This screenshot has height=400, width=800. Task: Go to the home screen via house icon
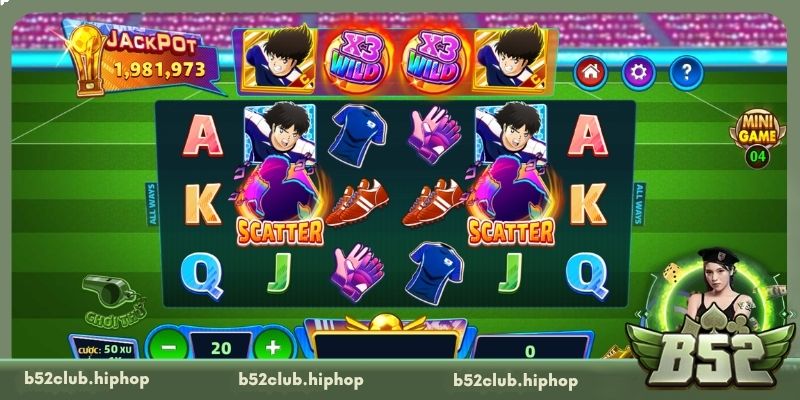tap(591, 72)
